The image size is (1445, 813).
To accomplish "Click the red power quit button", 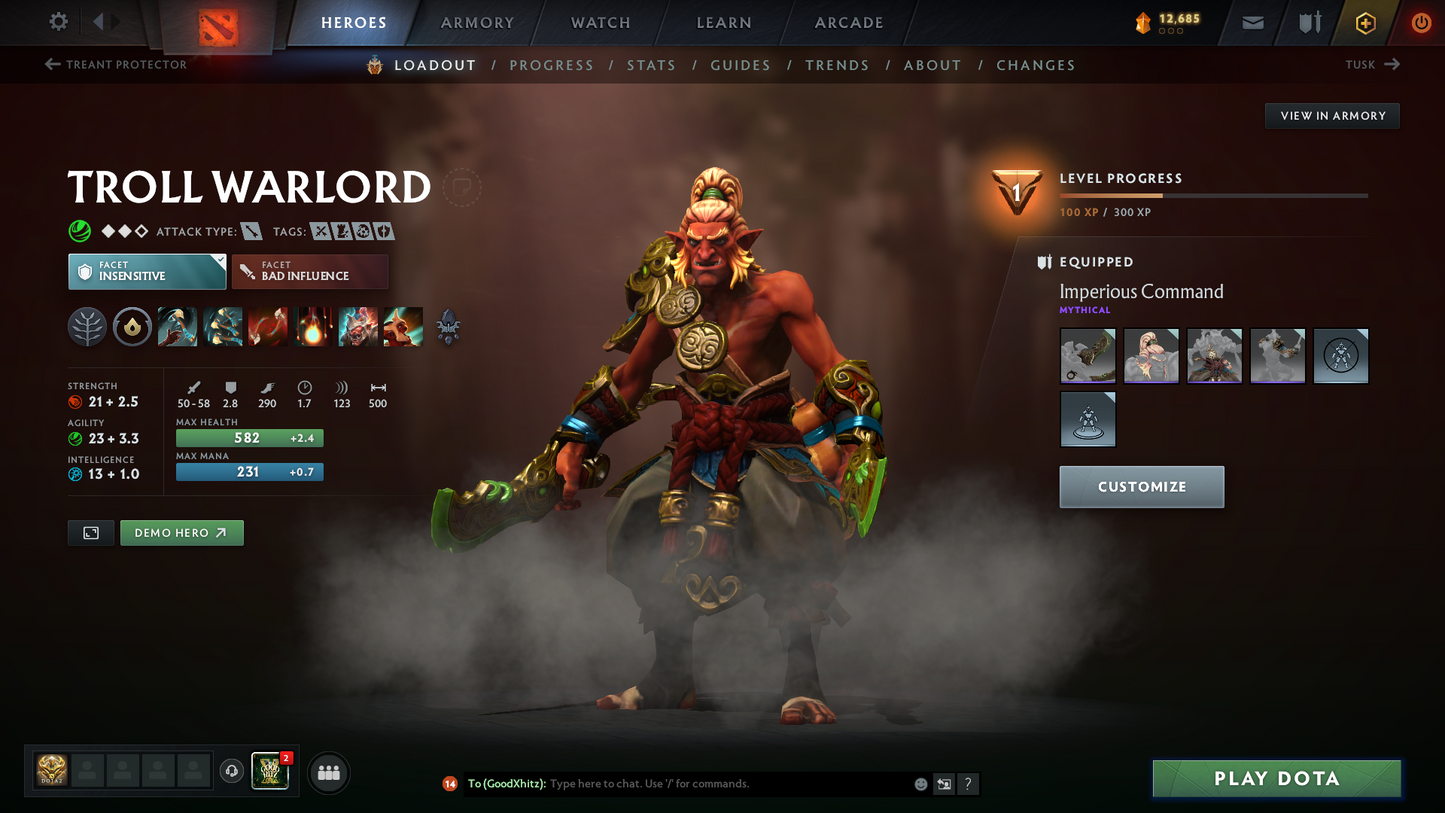I will pyautogui.click(x=1420, y=22).
